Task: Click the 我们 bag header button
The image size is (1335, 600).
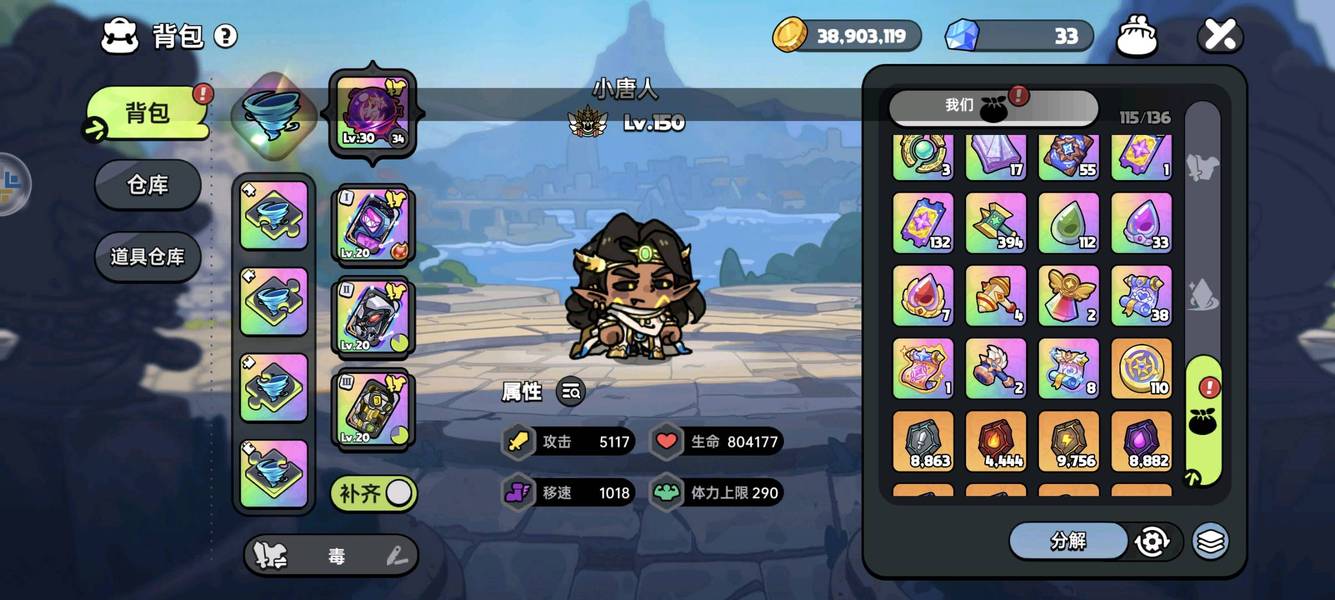Action: (992, 106)
